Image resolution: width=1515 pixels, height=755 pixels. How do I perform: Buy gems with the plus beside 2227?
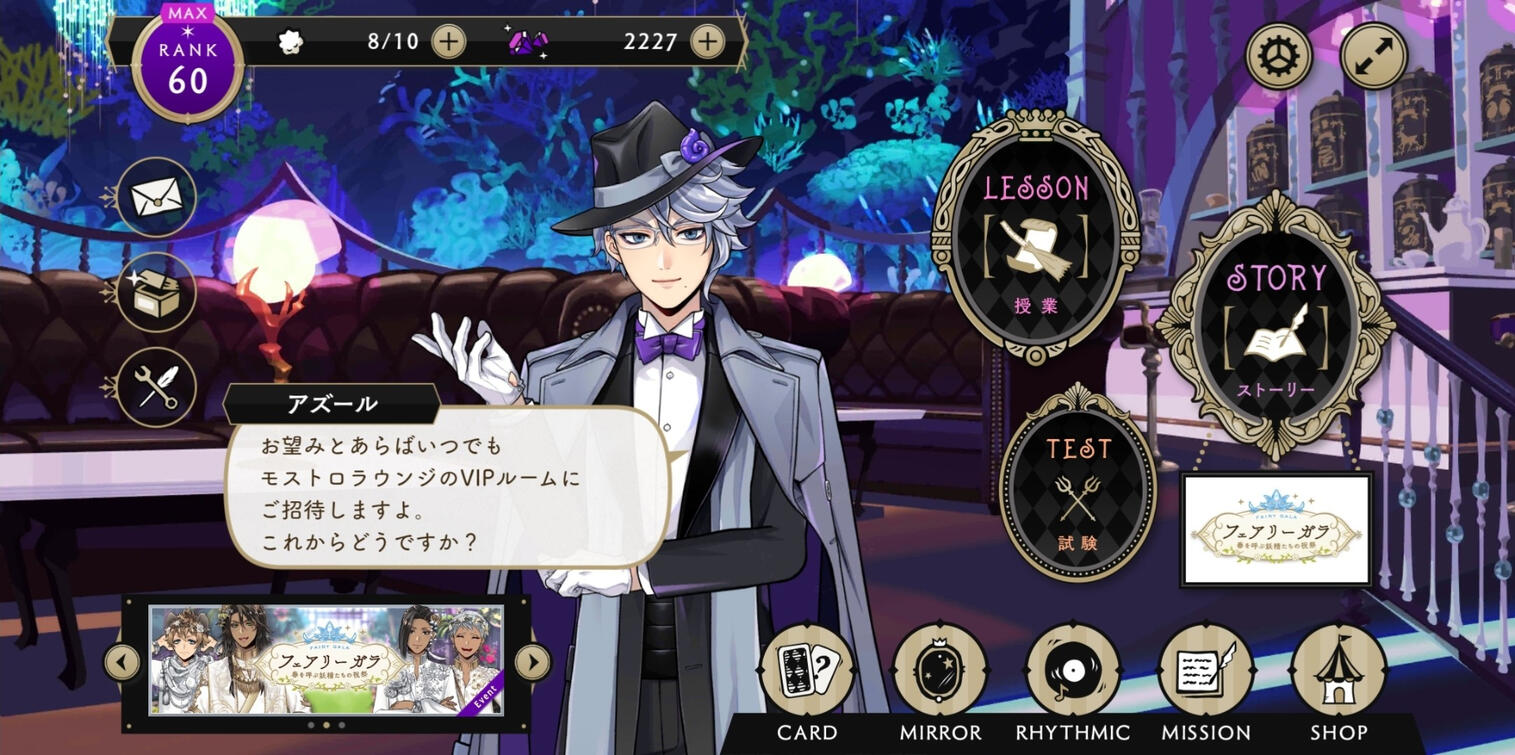[x=707, y=41]
